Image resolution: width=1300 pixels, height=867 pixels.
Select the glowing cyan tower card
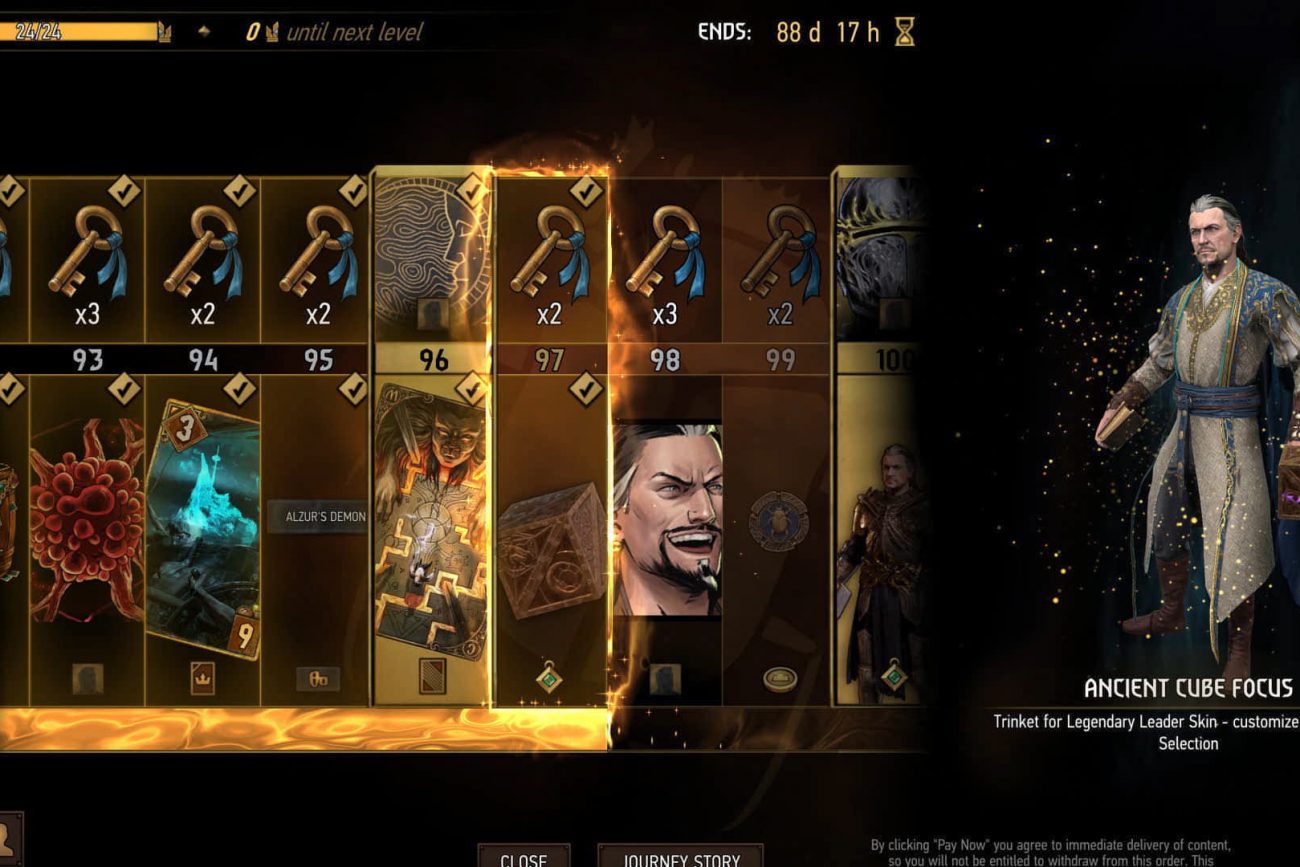pyautogui.click(x=203, y=530)
